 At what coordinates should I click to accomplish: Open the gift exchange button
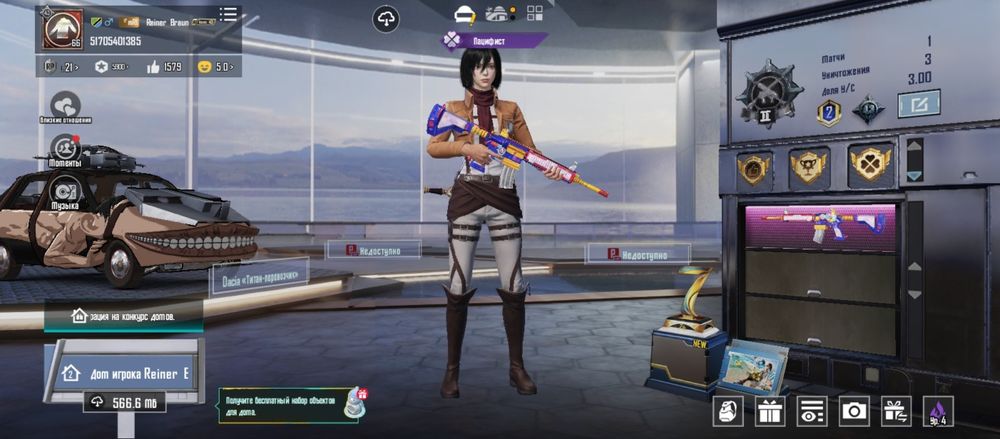click(896, 410)
